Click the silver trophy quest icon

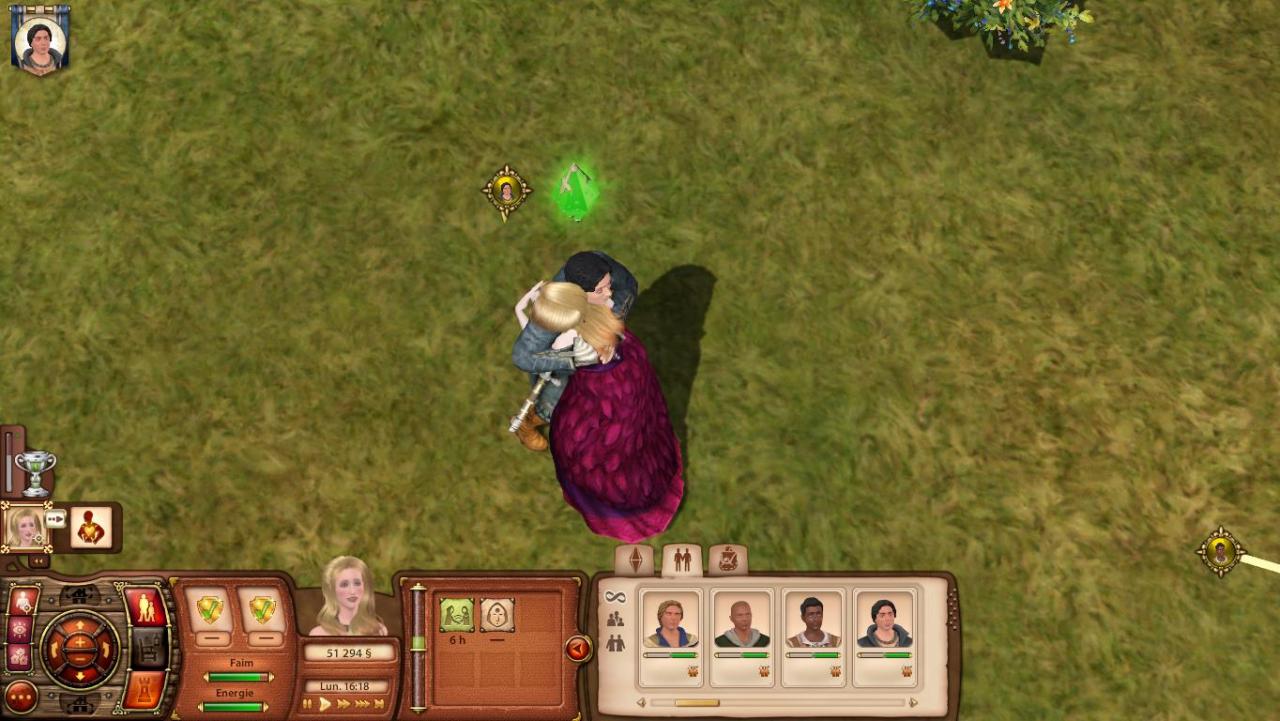coord(36,471)
